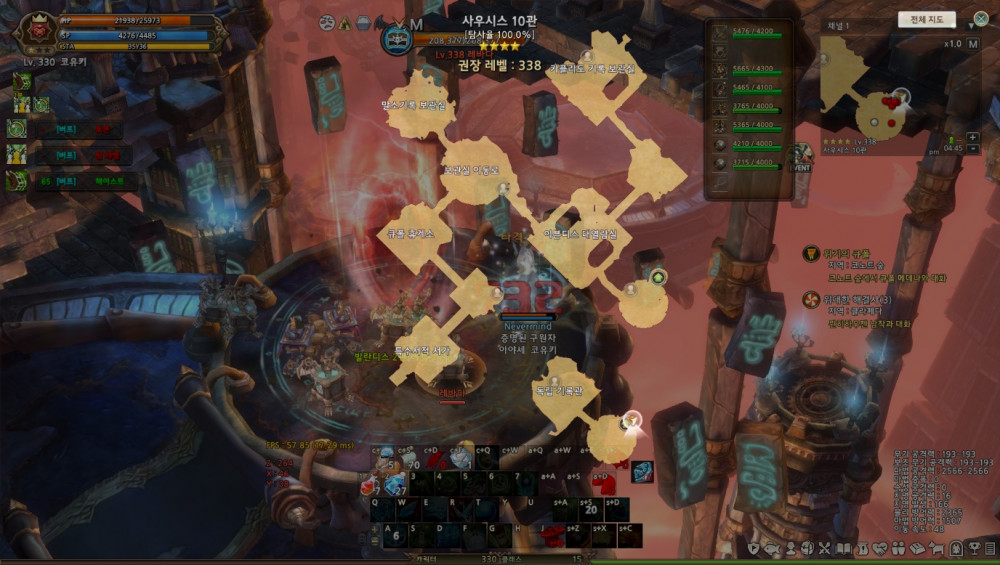Image resolution: width=1000 pixels, height=565 pixels.
Task: Zoom in the minimap with the plus button
Action: tap(972, 136)
